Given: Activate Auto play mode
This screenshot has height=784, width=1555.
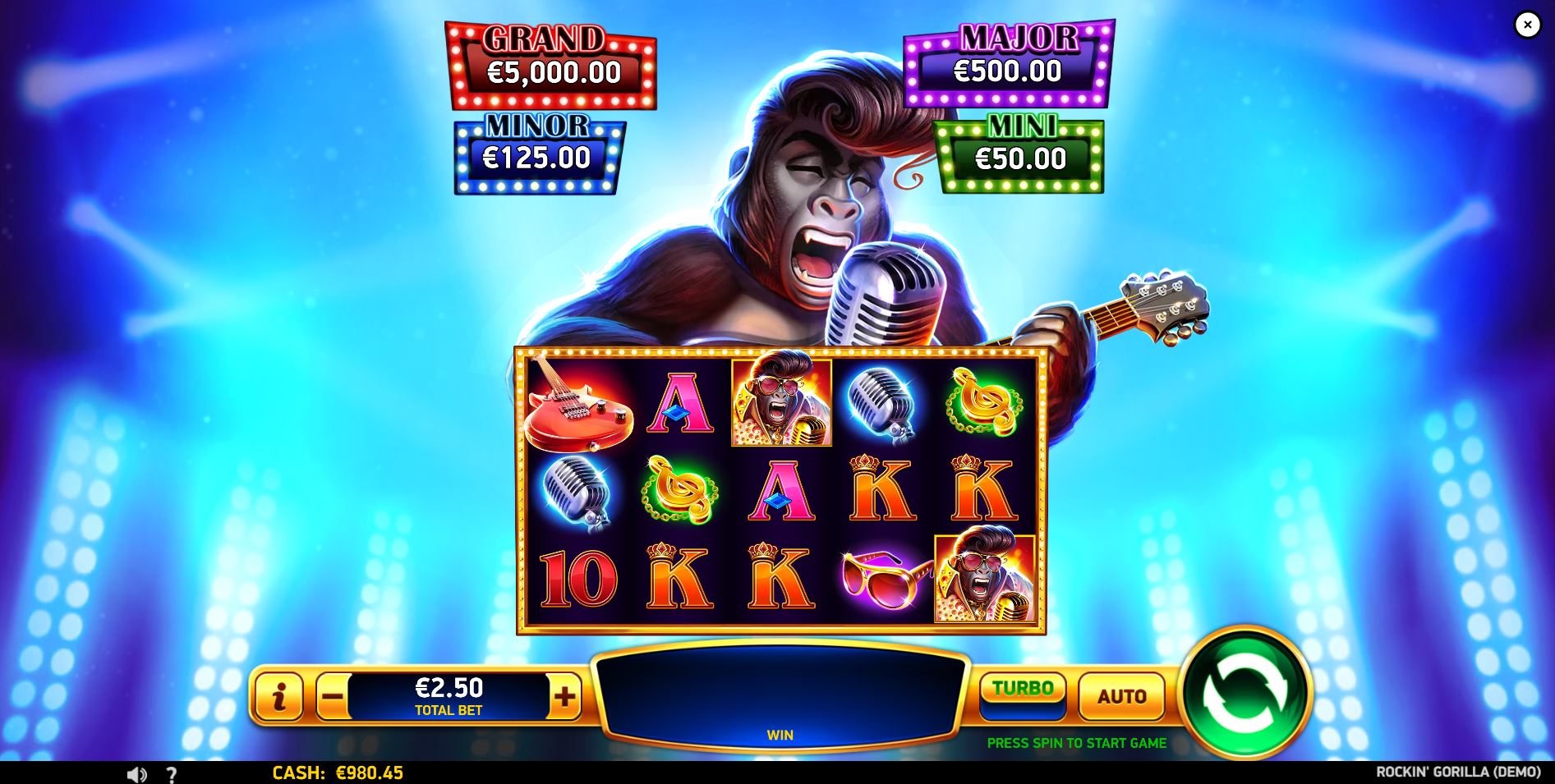Looking at the screenshot, I should 1122,696.
